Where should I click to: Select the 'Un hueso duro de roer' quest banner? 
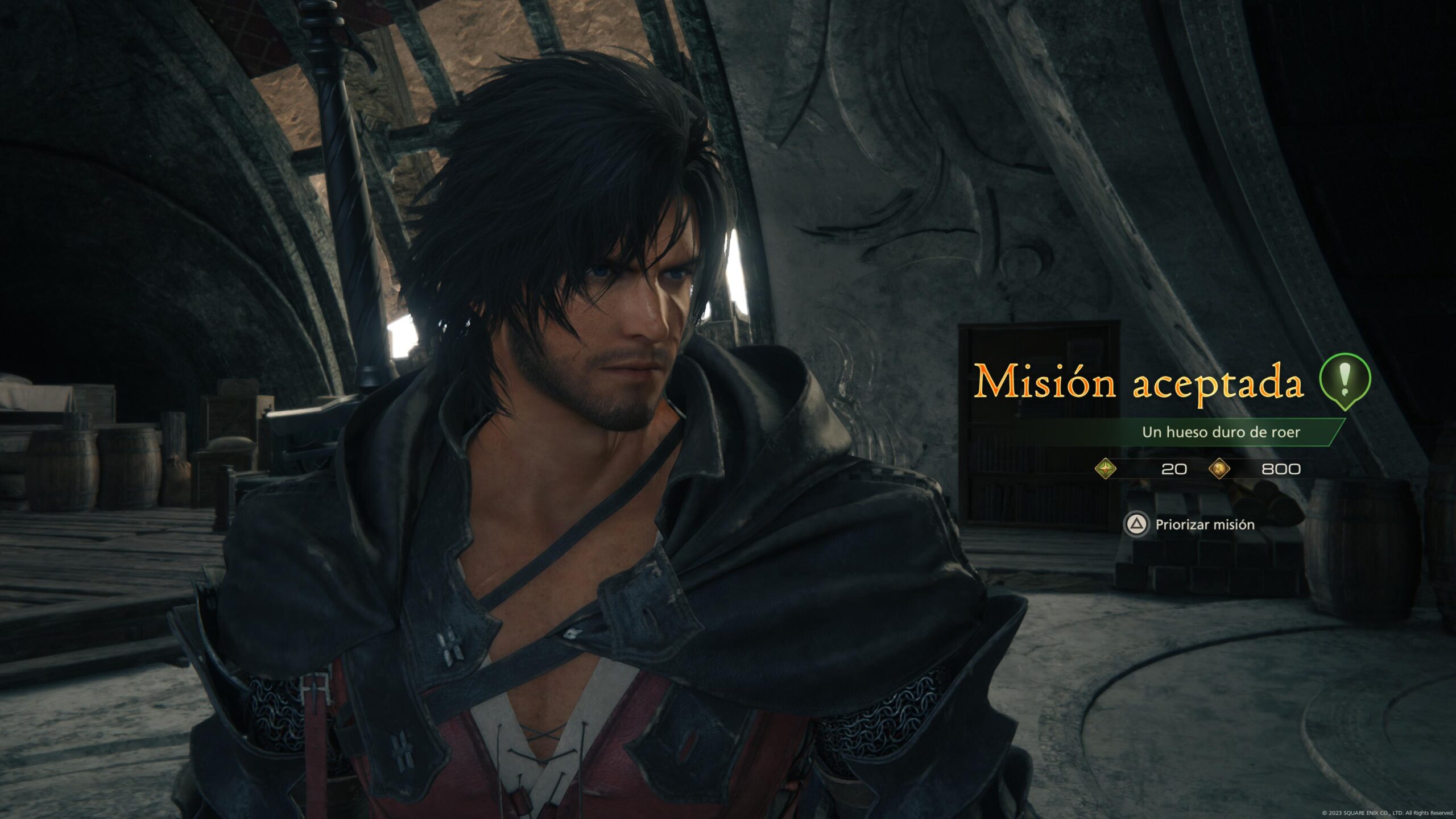[1221, 432]
